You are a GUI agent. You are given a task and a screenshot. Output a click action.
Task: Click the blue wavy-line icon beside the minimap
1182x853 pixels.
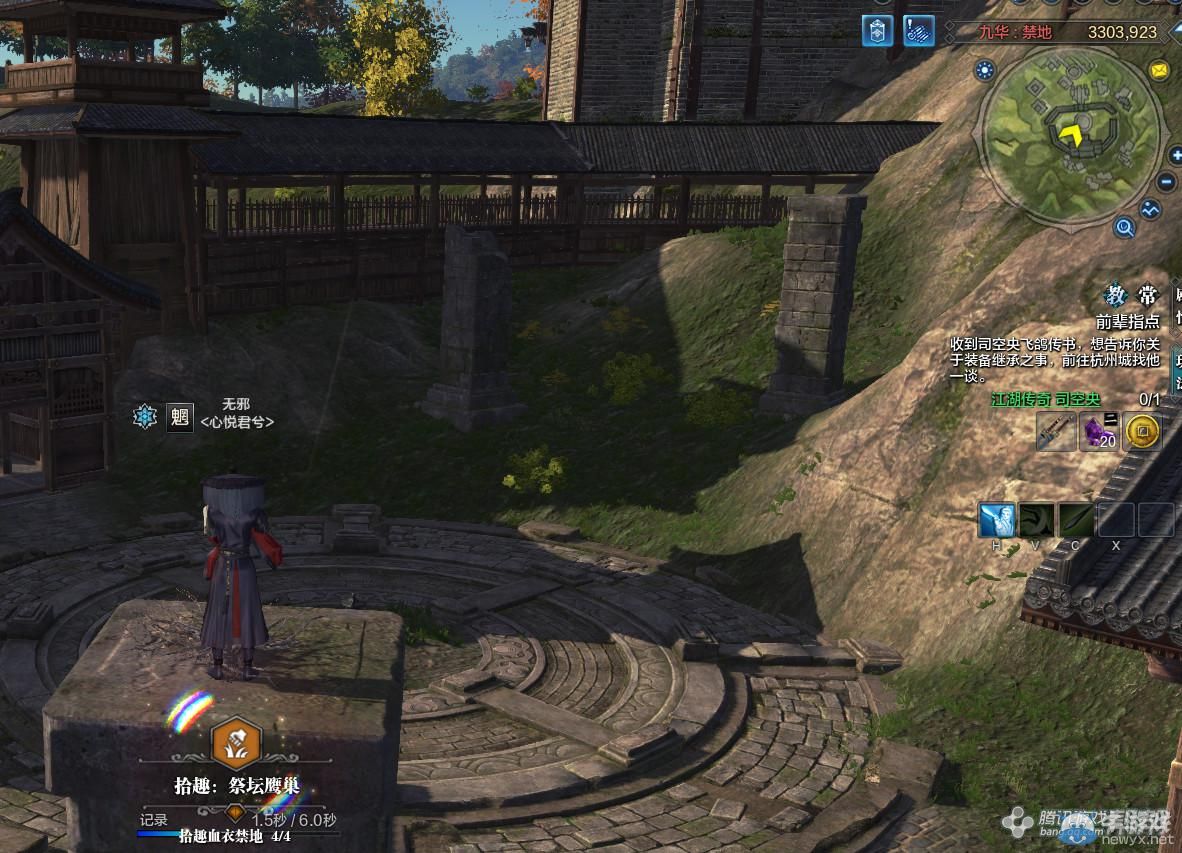1151,210
